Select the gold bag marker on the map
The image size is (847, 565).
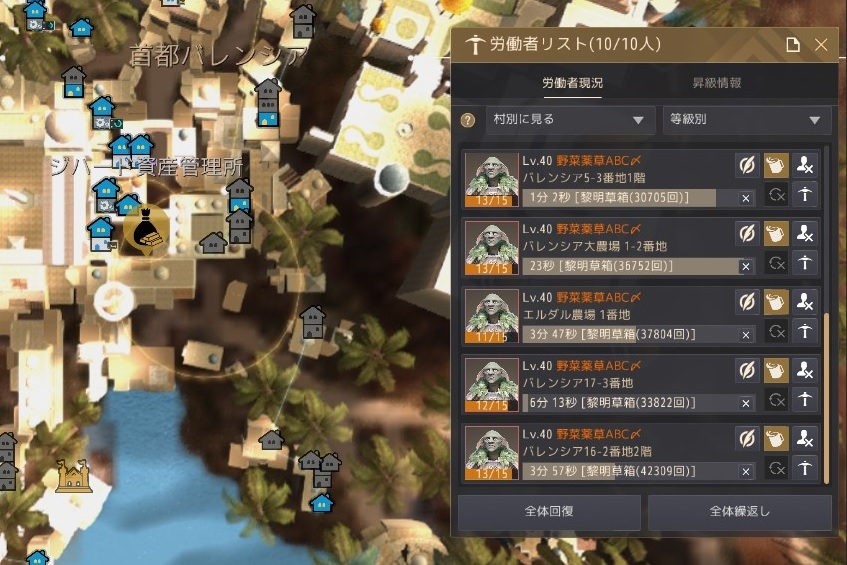141,231
